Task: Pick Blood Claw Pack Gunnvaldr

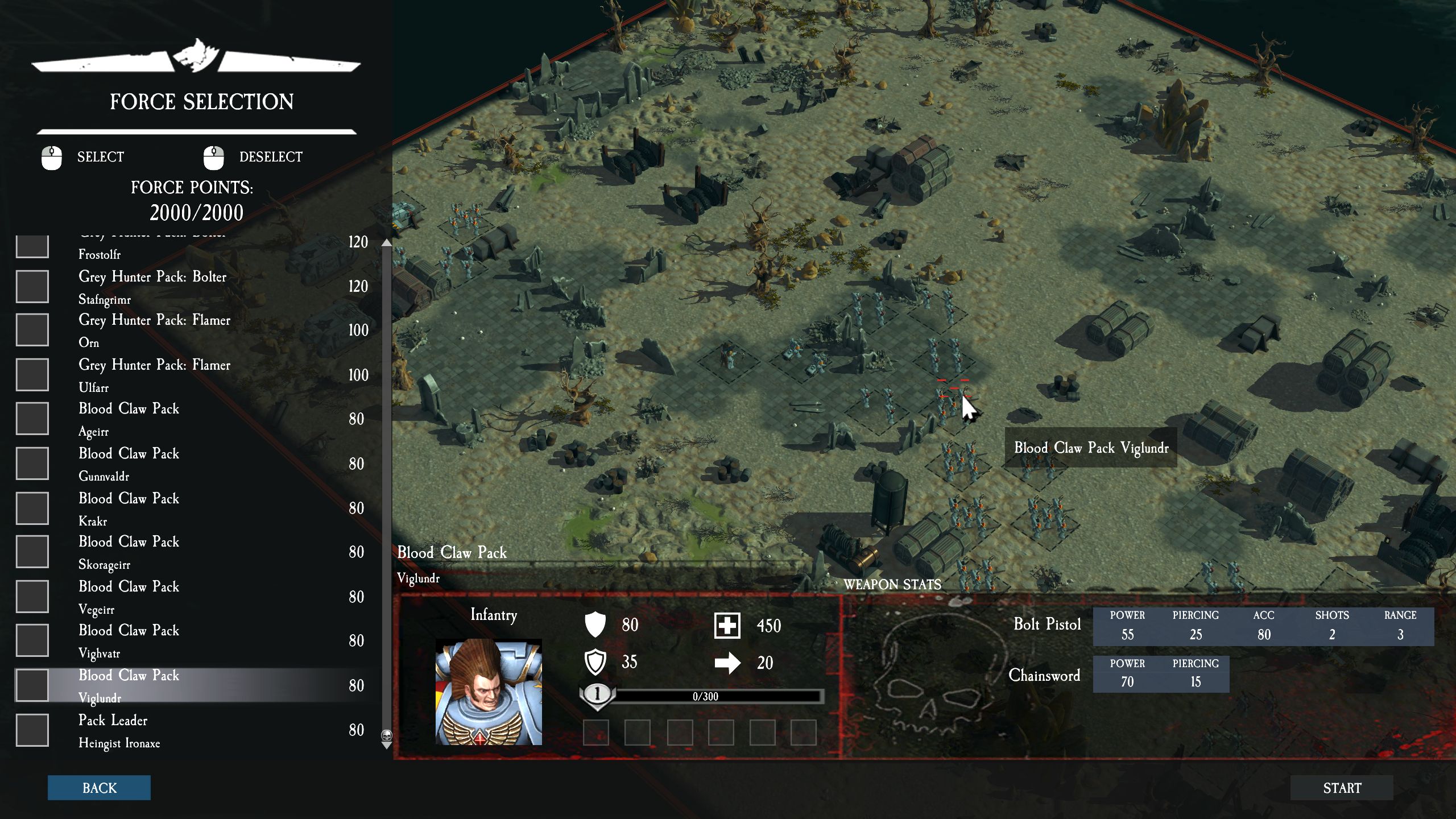Action: point(32,464)
